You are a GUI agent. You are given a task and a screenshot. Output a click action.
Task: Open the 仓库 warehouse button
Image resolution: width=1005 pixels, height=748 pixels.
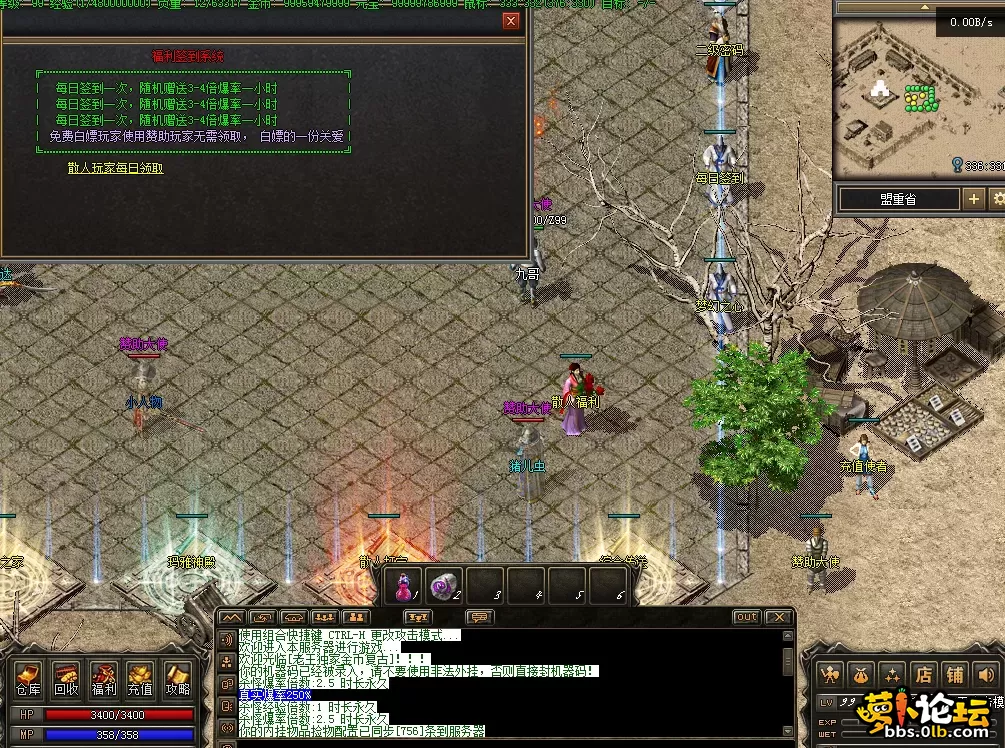[x=28, y=679]
